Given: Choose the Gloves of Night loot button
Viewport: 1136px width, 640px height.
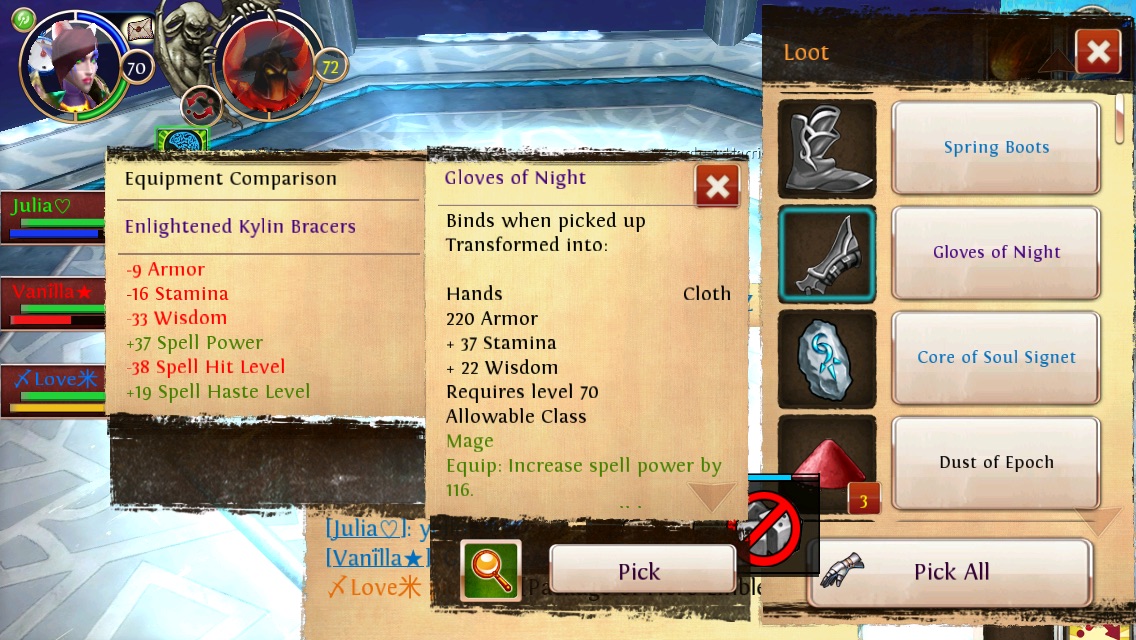Looking at the screenshot, I should coord(996,253).
